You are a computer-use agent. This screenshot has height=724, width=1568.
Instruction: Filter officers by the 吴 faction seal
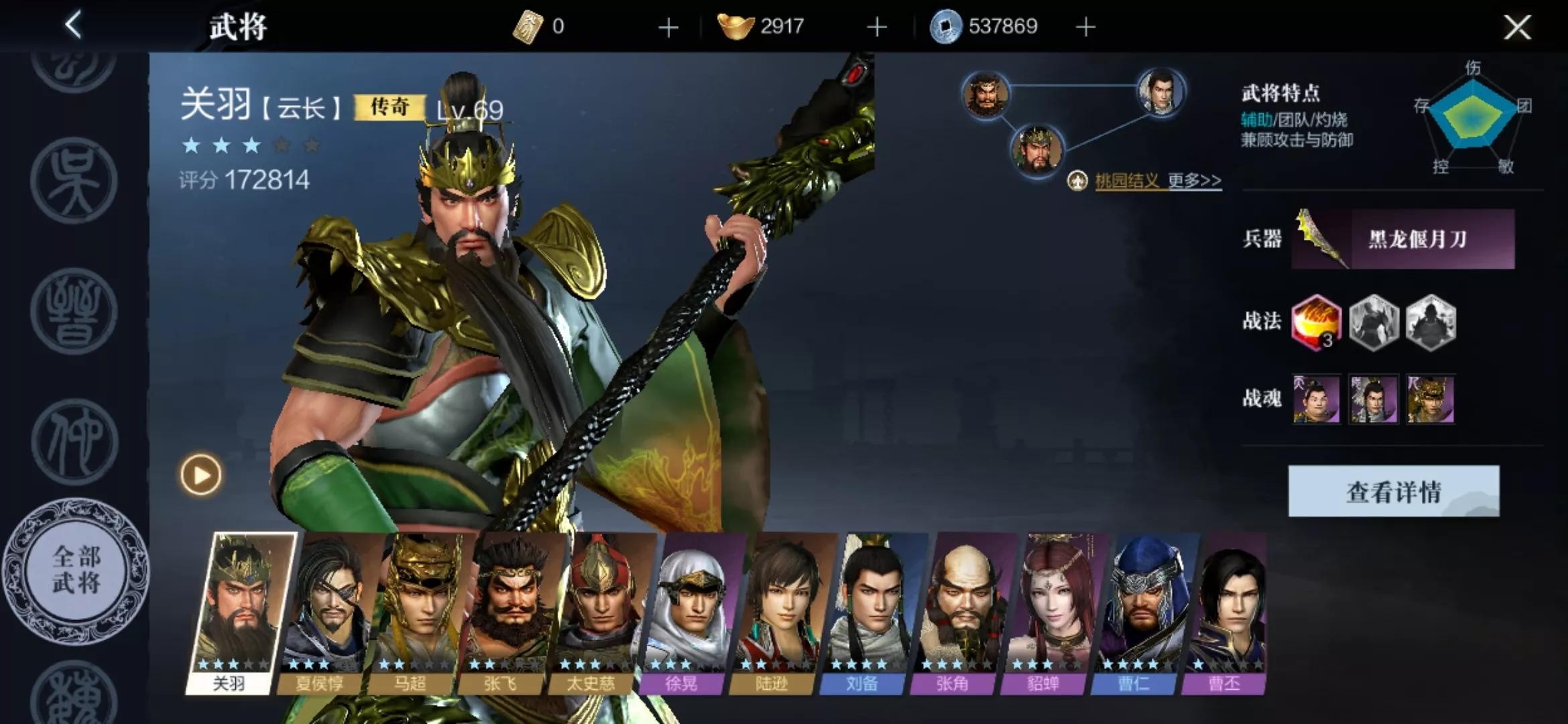pyautogui.click(x=74, y=180)
